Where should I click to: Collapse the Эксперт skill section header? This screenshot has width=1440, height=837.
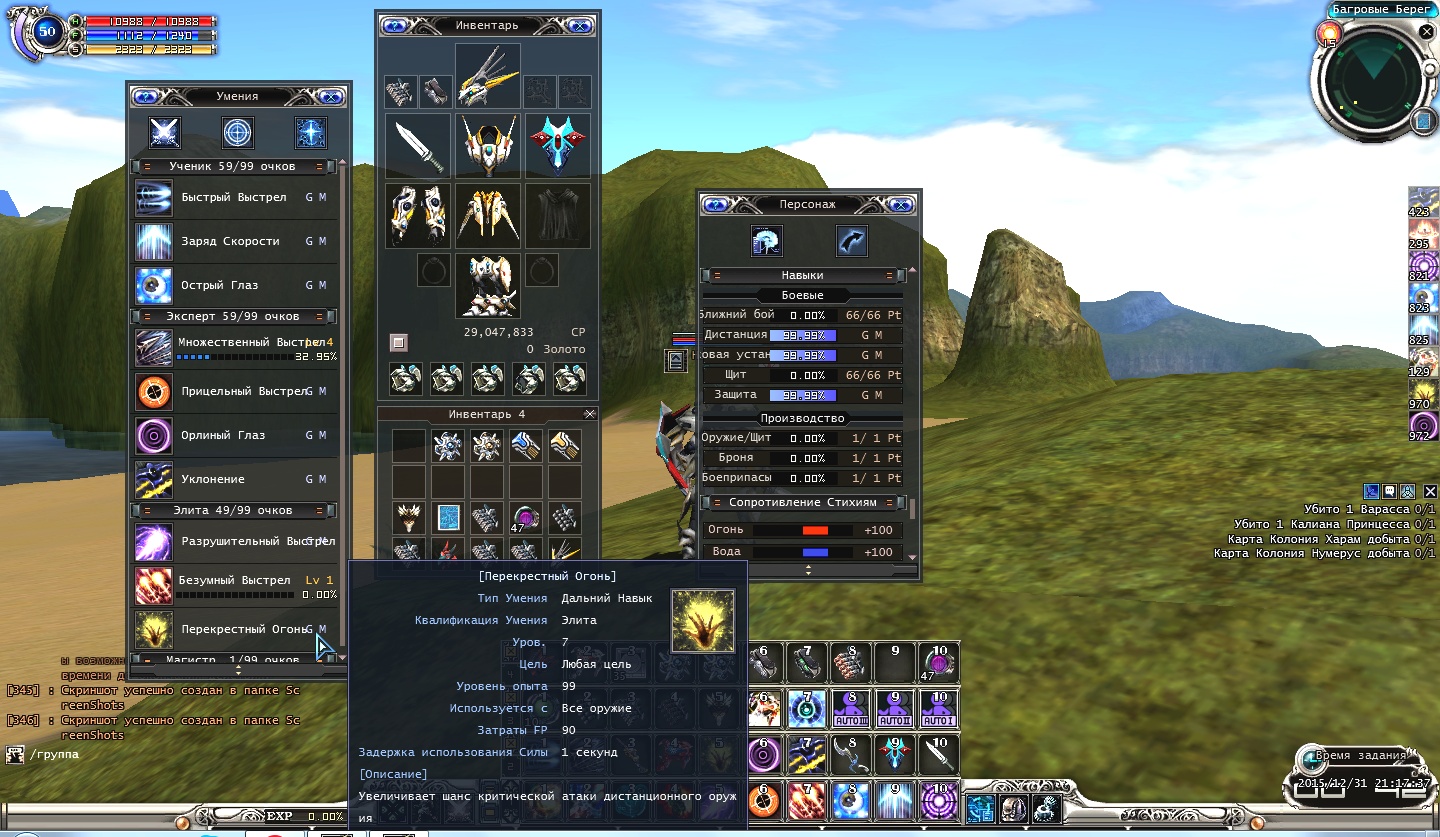pos(233,317)
